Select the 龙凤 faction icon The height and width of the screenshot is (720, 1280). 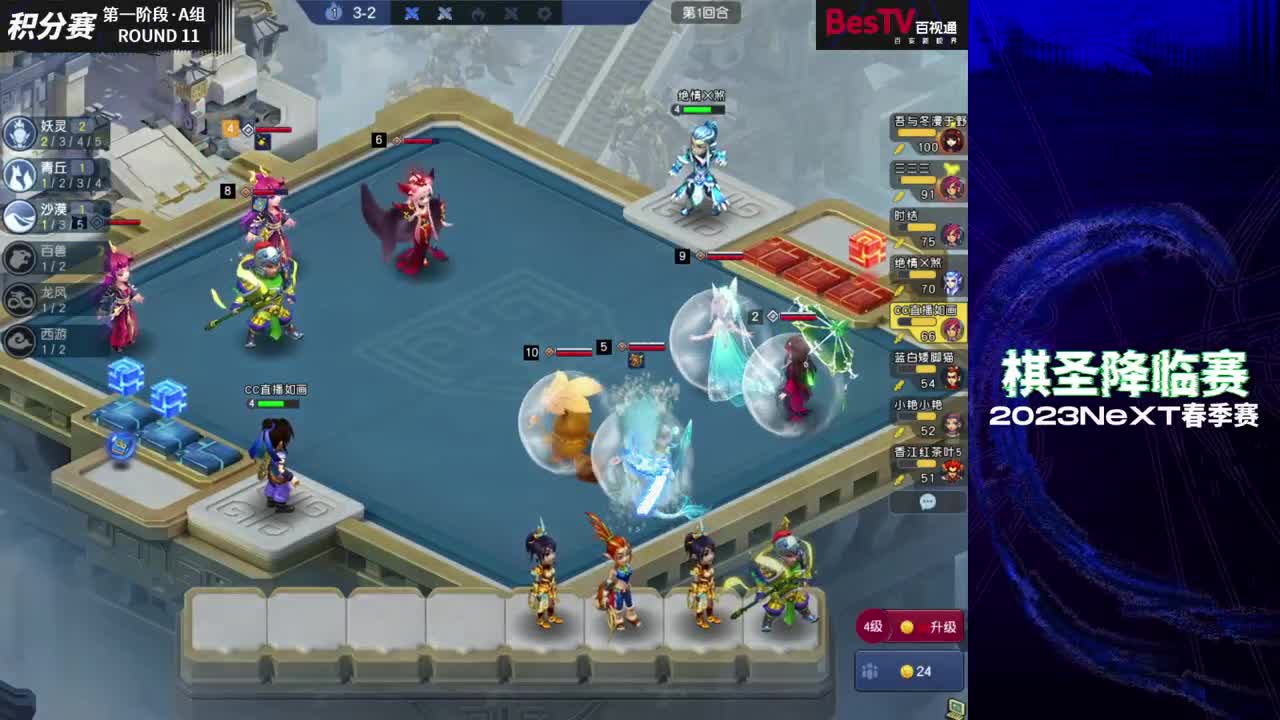click(x=18, y=298)
